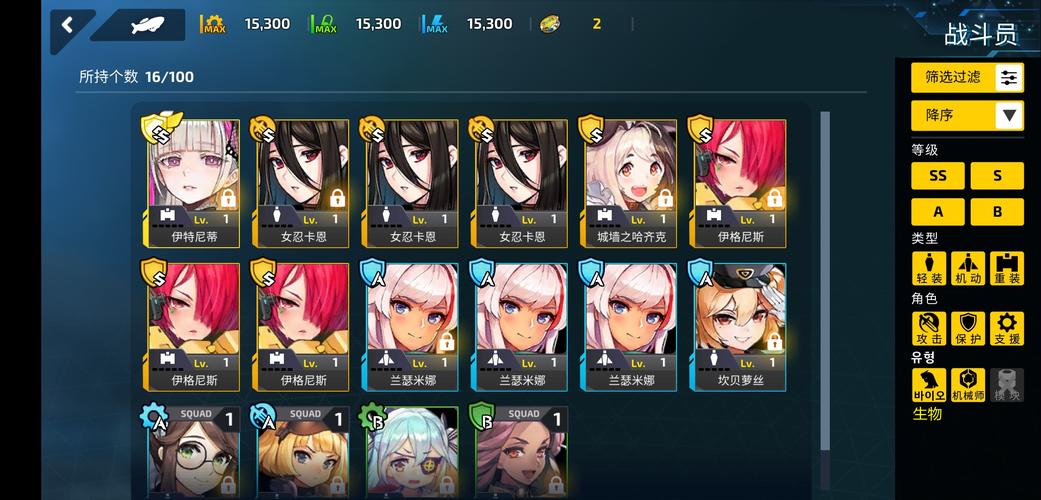Image resolution: width=1041 pixels, height=500 pixels.
Task: Toggle the 降序 sort order dropdown
Action: (967, 115)
